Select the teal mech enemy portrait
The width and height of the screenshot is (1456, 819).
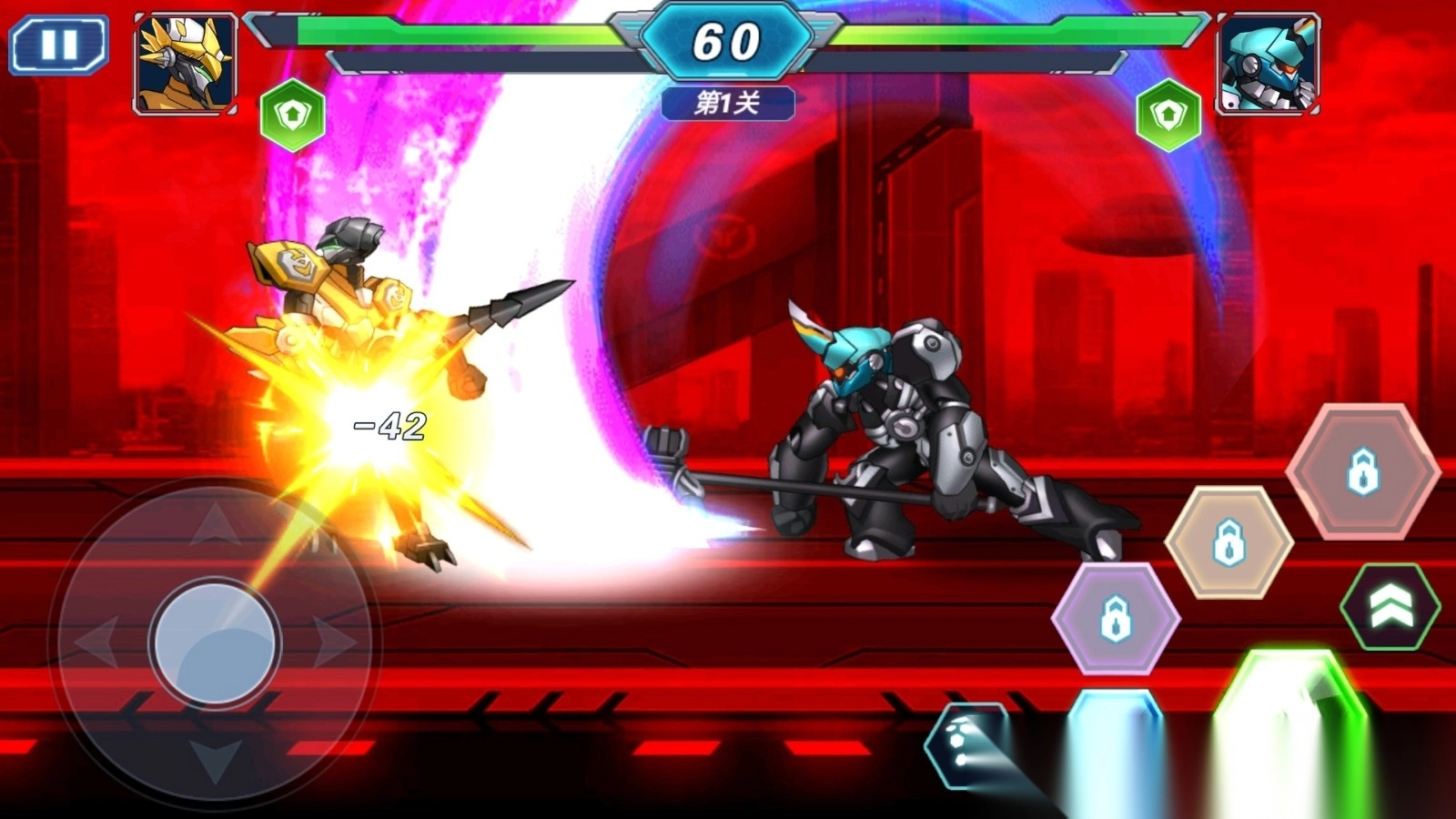point(1268,64)
